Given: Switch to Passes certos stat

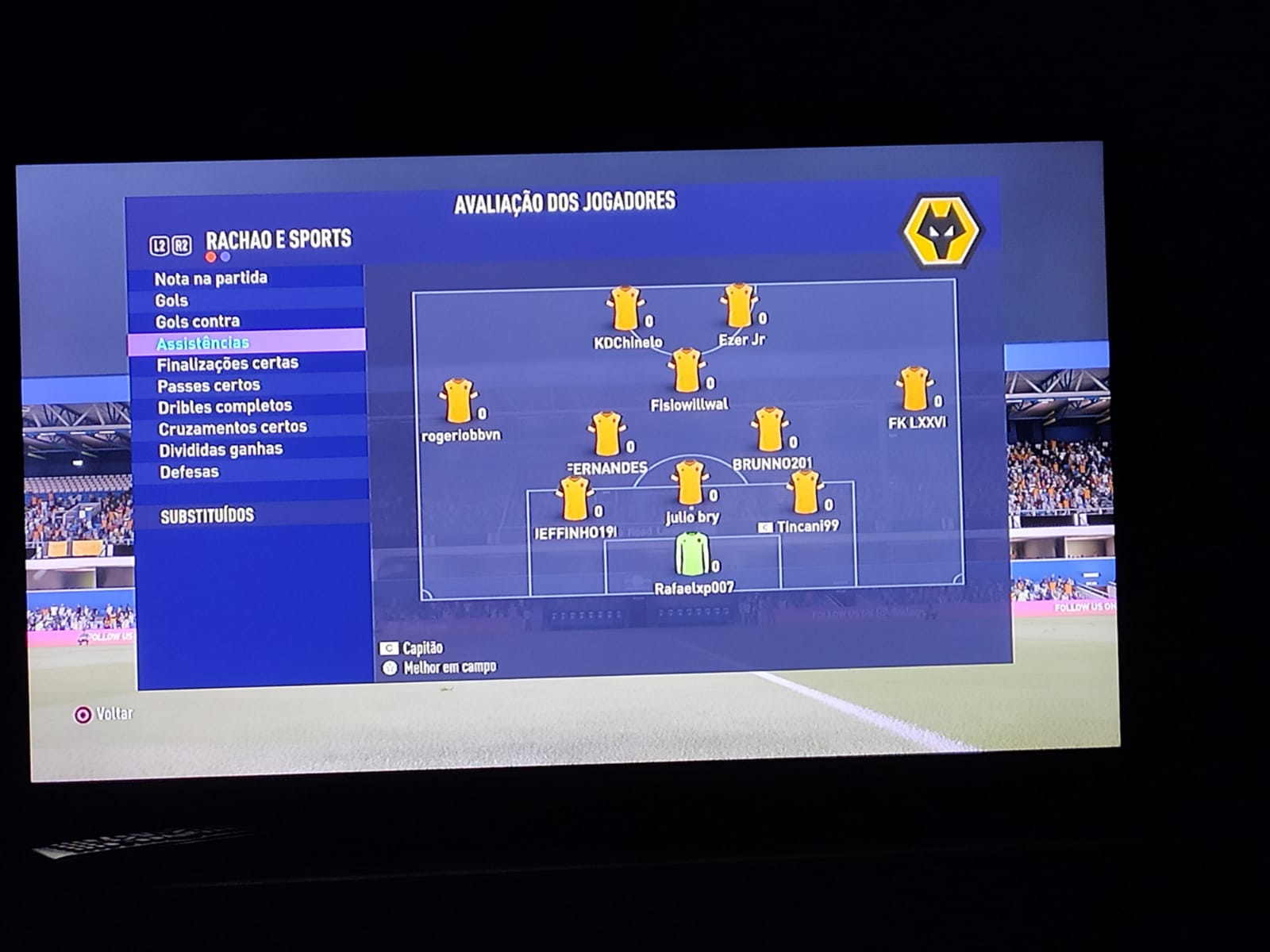Looking at the screenshot, I should pos(209,386).
